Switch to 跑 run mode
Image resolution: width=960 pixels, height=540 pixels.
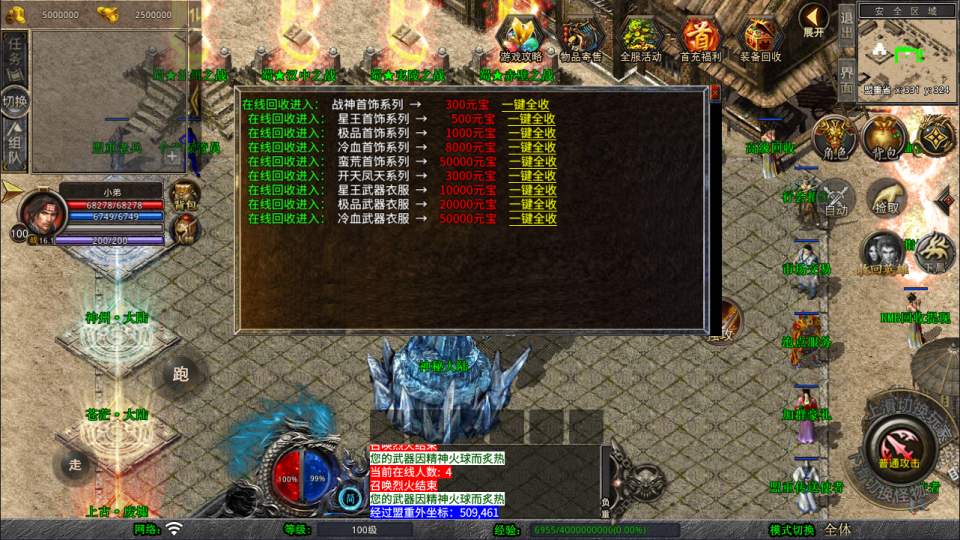180,375
